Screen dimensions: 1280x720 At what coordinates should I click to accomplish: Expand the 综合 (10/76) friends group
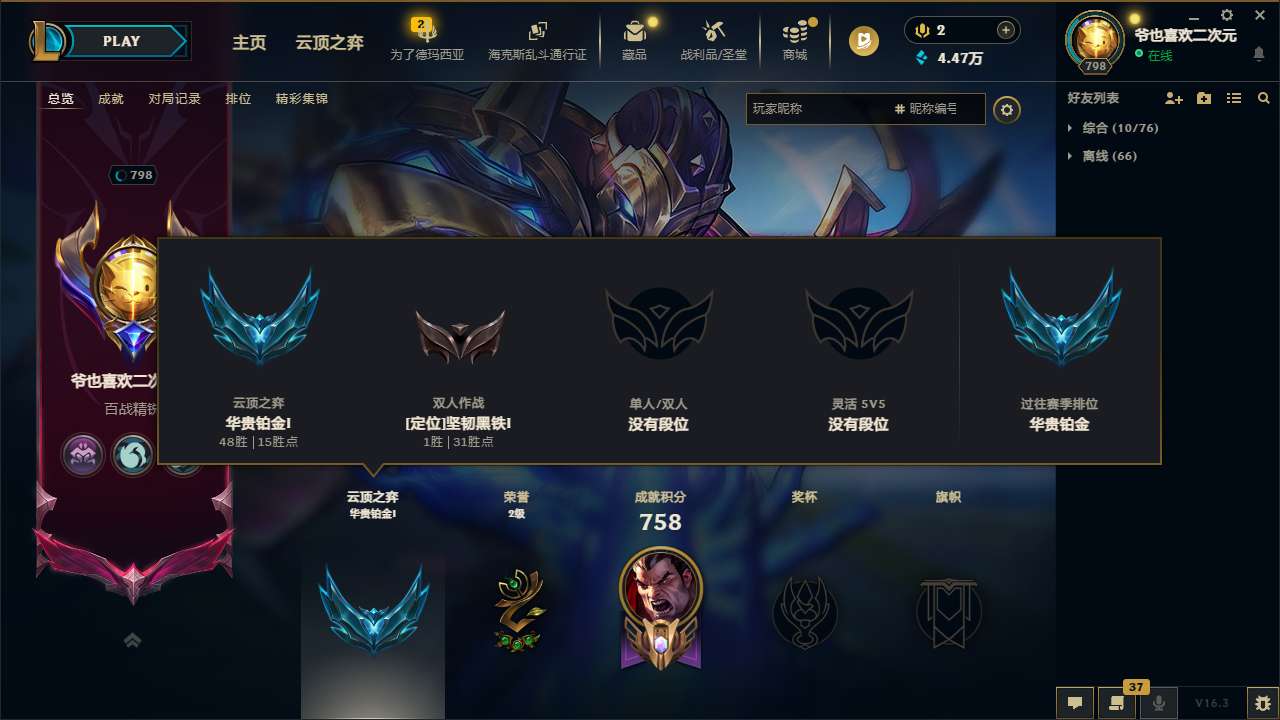[x=1115, y=128]
